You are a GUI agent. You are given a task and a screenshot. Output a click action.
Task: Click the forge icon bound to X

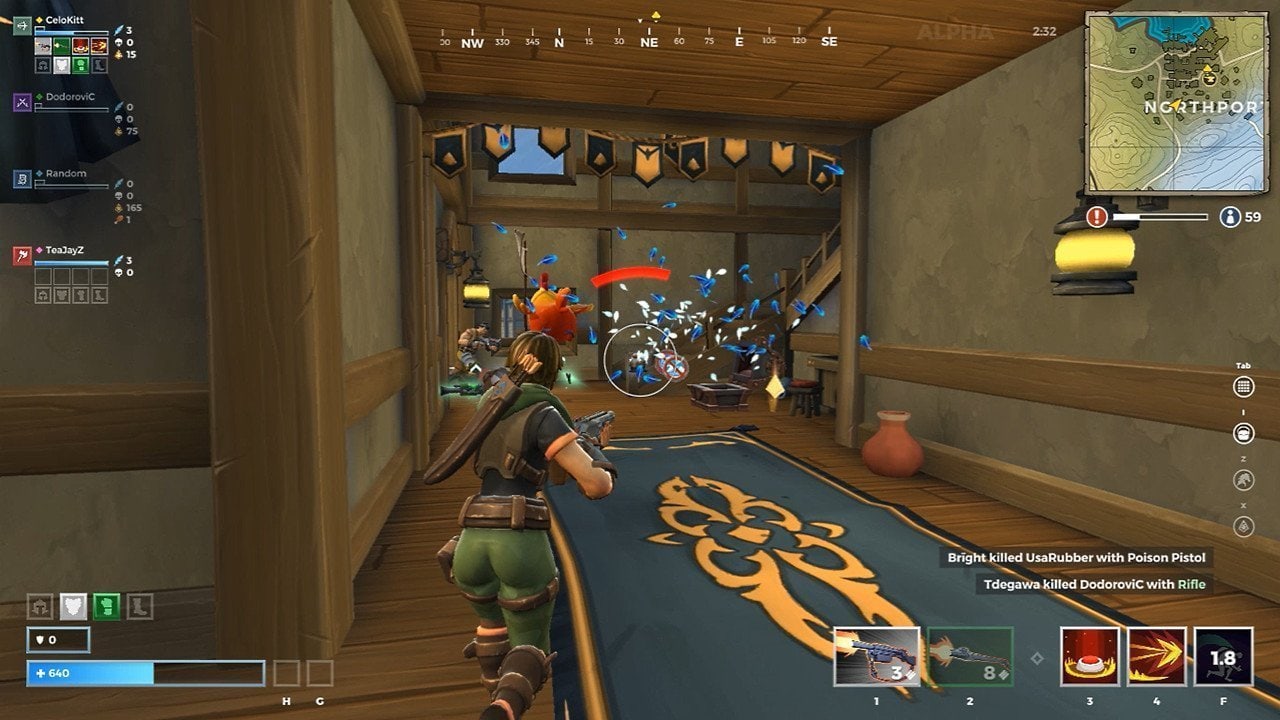pyautogui.click(x=1241, y=525)
